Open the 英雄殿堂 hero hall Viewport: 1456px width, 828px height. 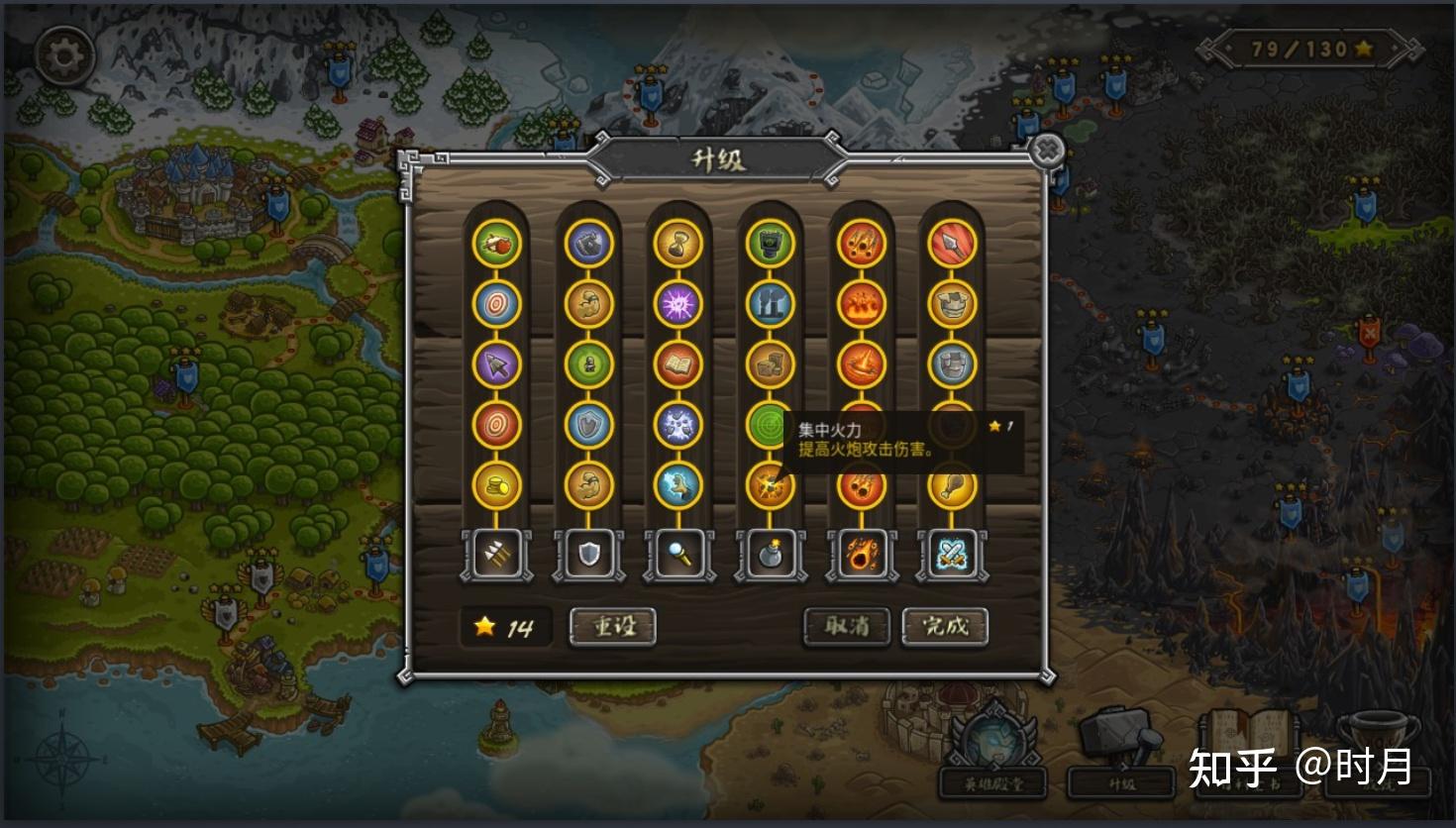click(x=992, y=761)
